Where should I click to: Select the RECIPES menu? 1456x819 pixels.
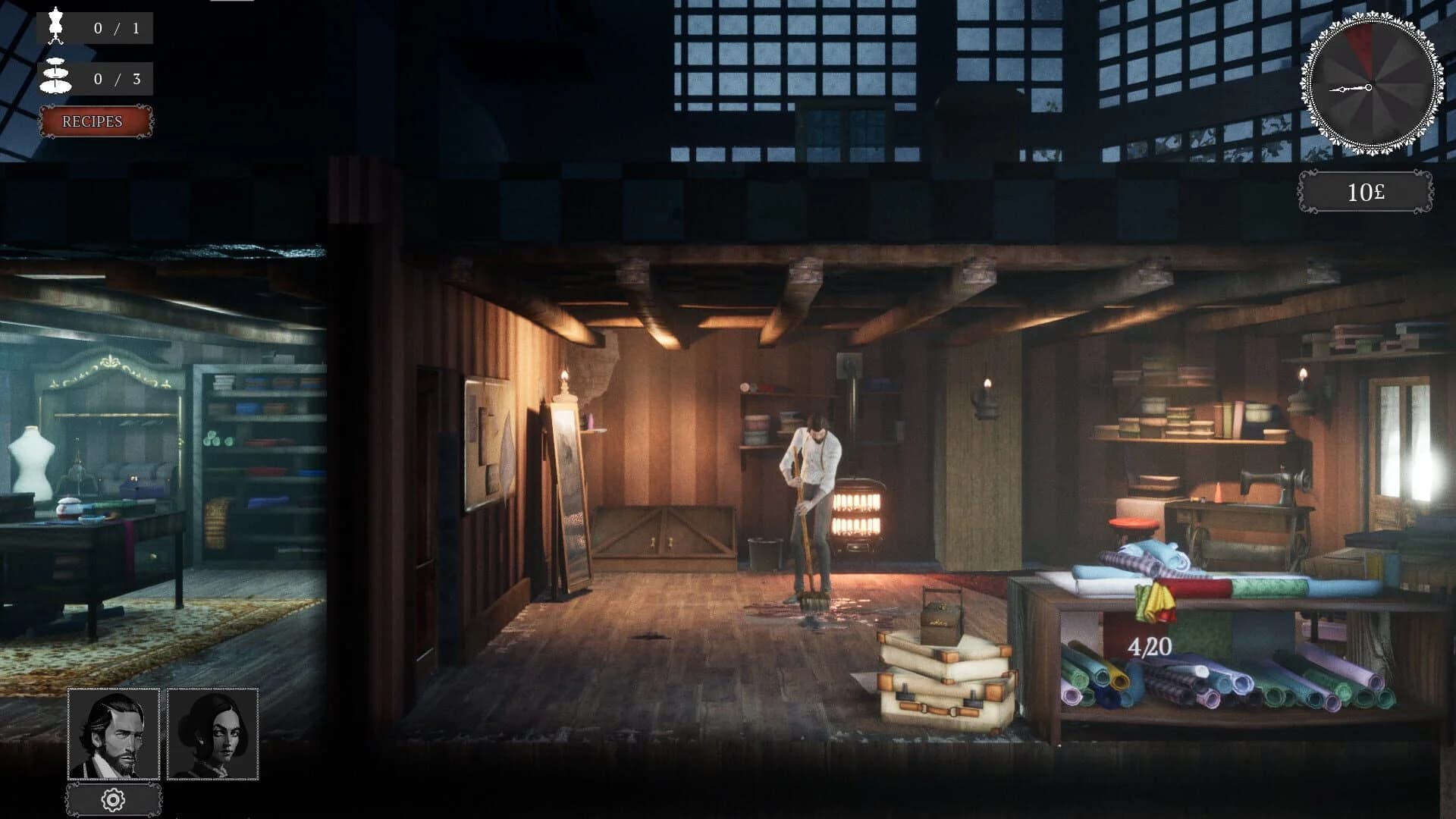click(94, 122)
